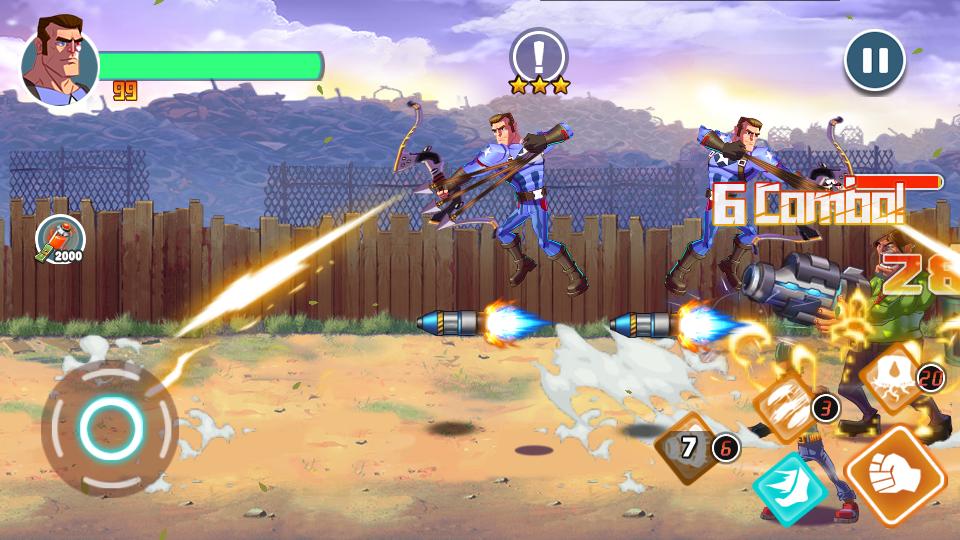Tap the fist punch attack button
The height and width of the screenshot is (540, 960).
point(896,476)
